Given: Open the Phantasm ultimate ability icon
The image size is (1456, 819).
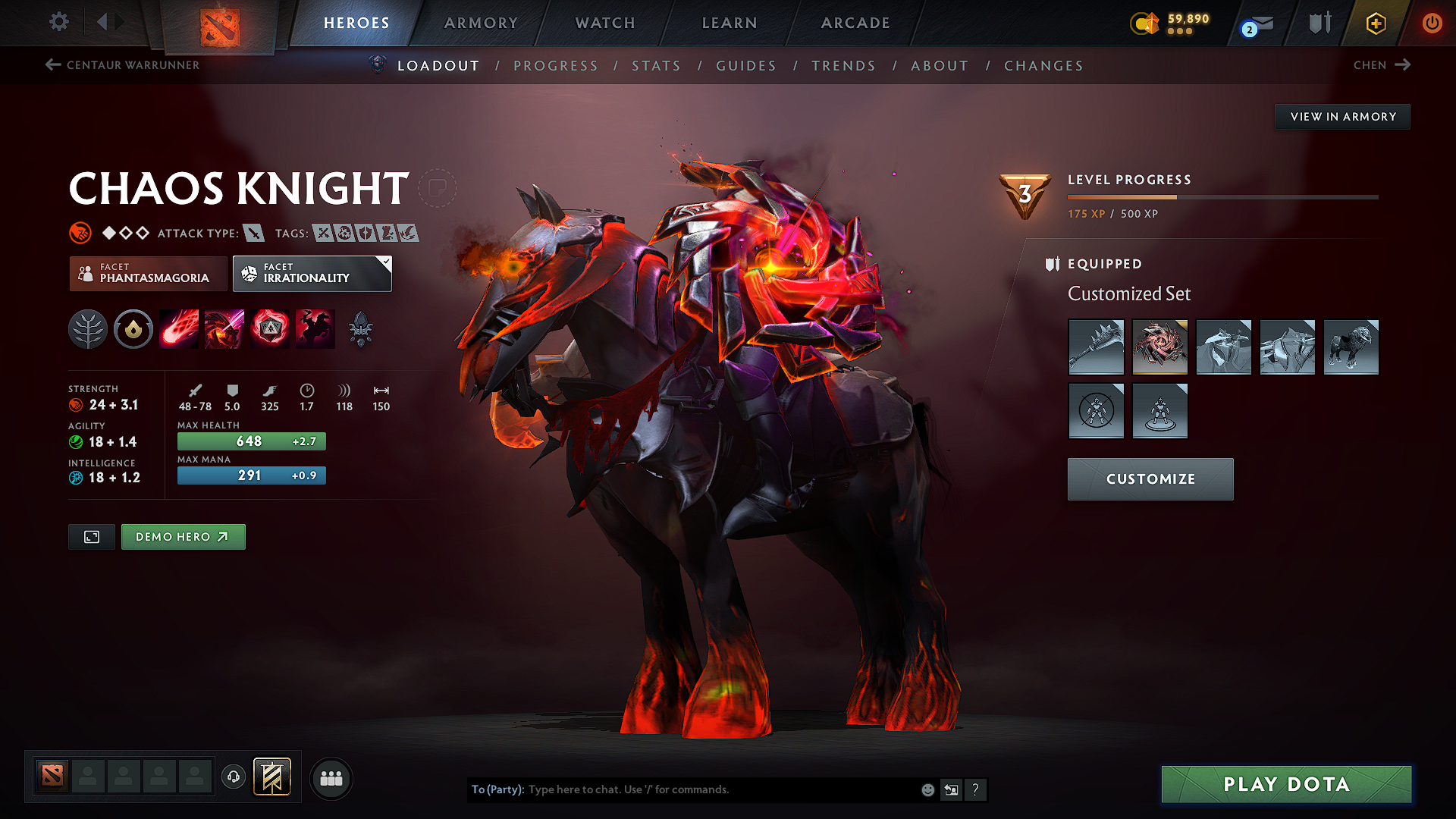Looking at the screenshot, I should (315, 328).
